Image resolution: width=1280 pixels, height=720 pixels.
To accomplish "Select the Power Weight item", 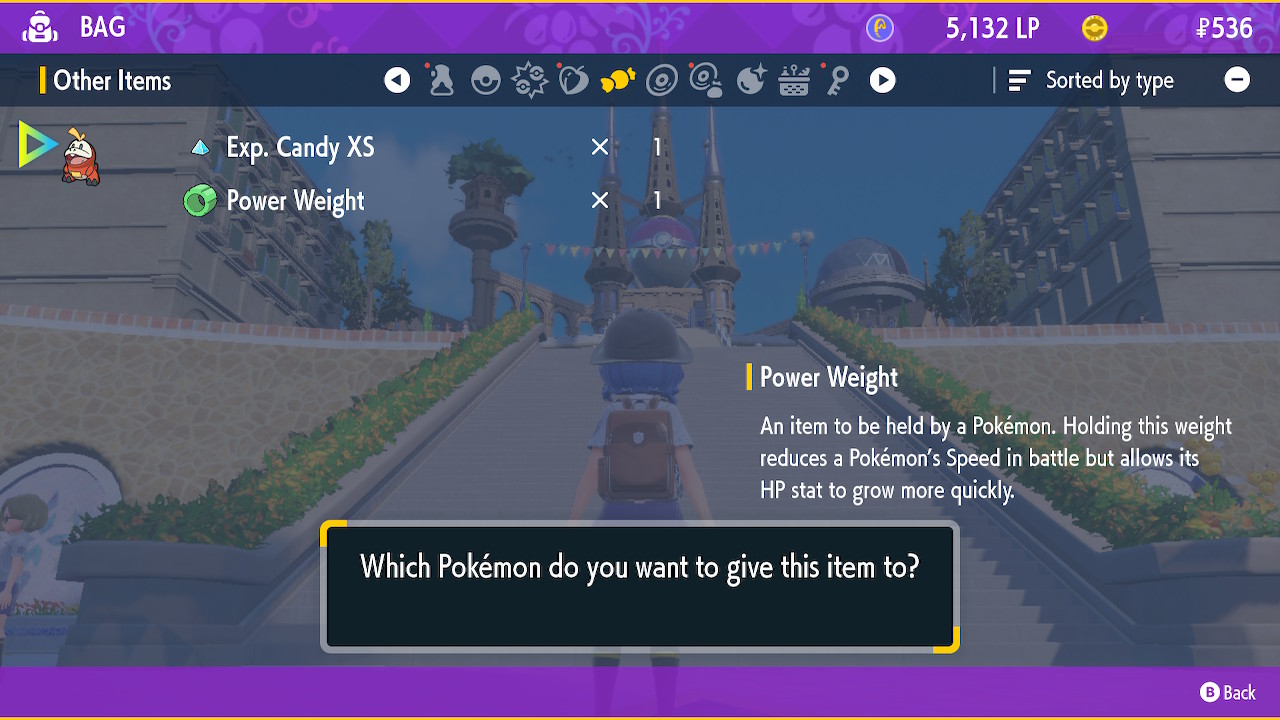I will pyautogui.click(x=295, y=200).
